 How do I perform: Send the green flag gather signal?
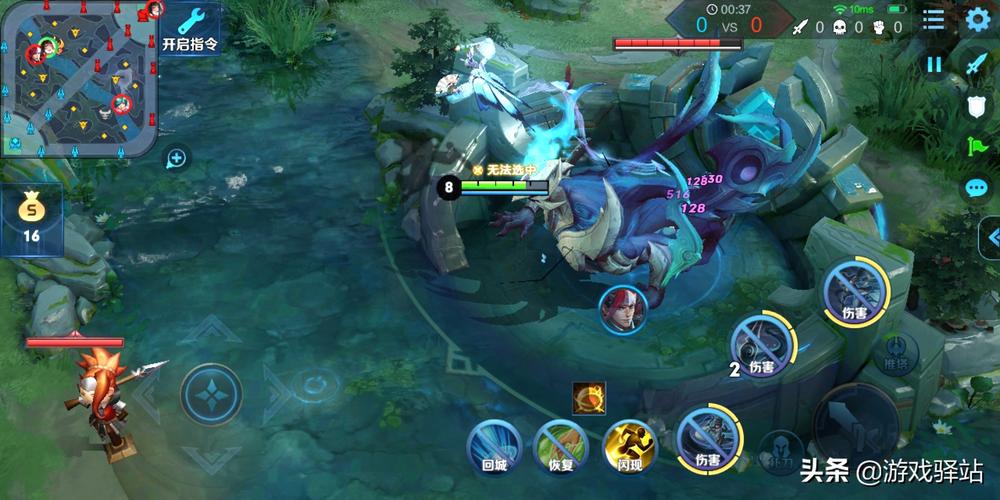pos(976,146)
